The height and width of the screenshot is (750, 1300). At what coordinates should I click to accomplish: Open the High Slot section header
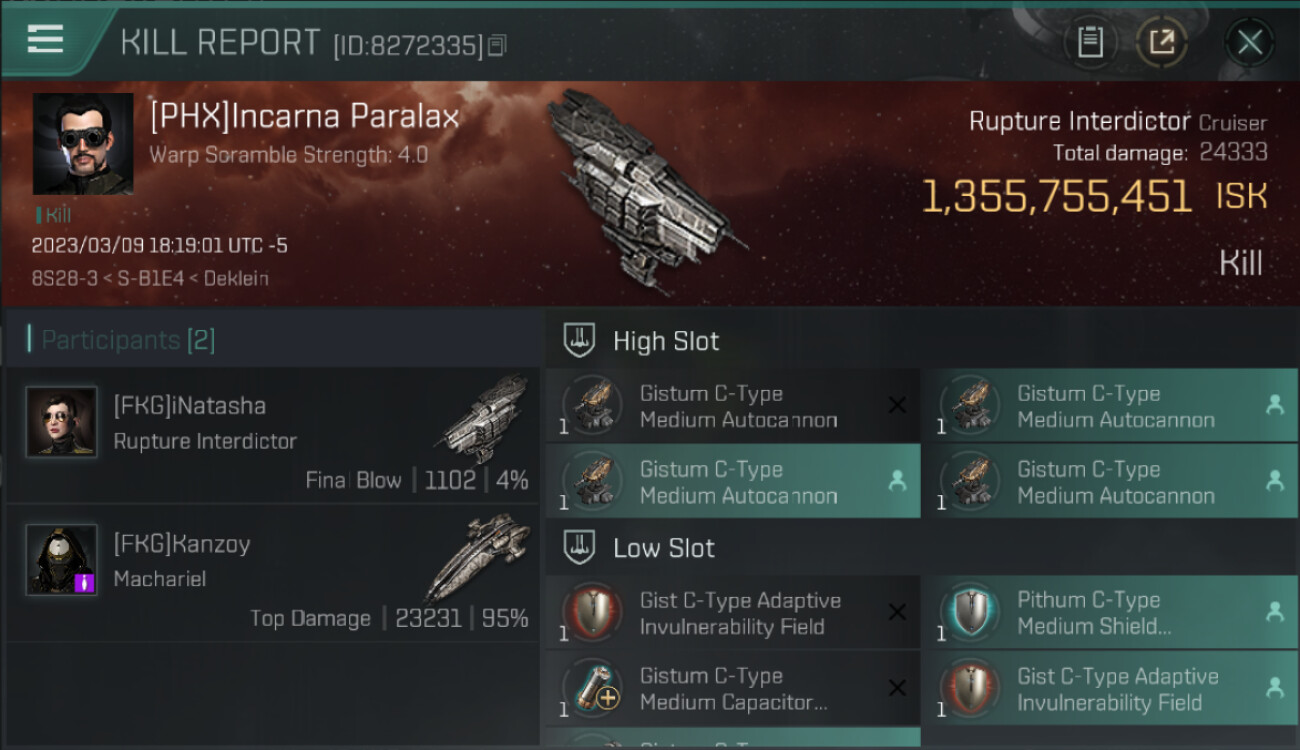666,341
